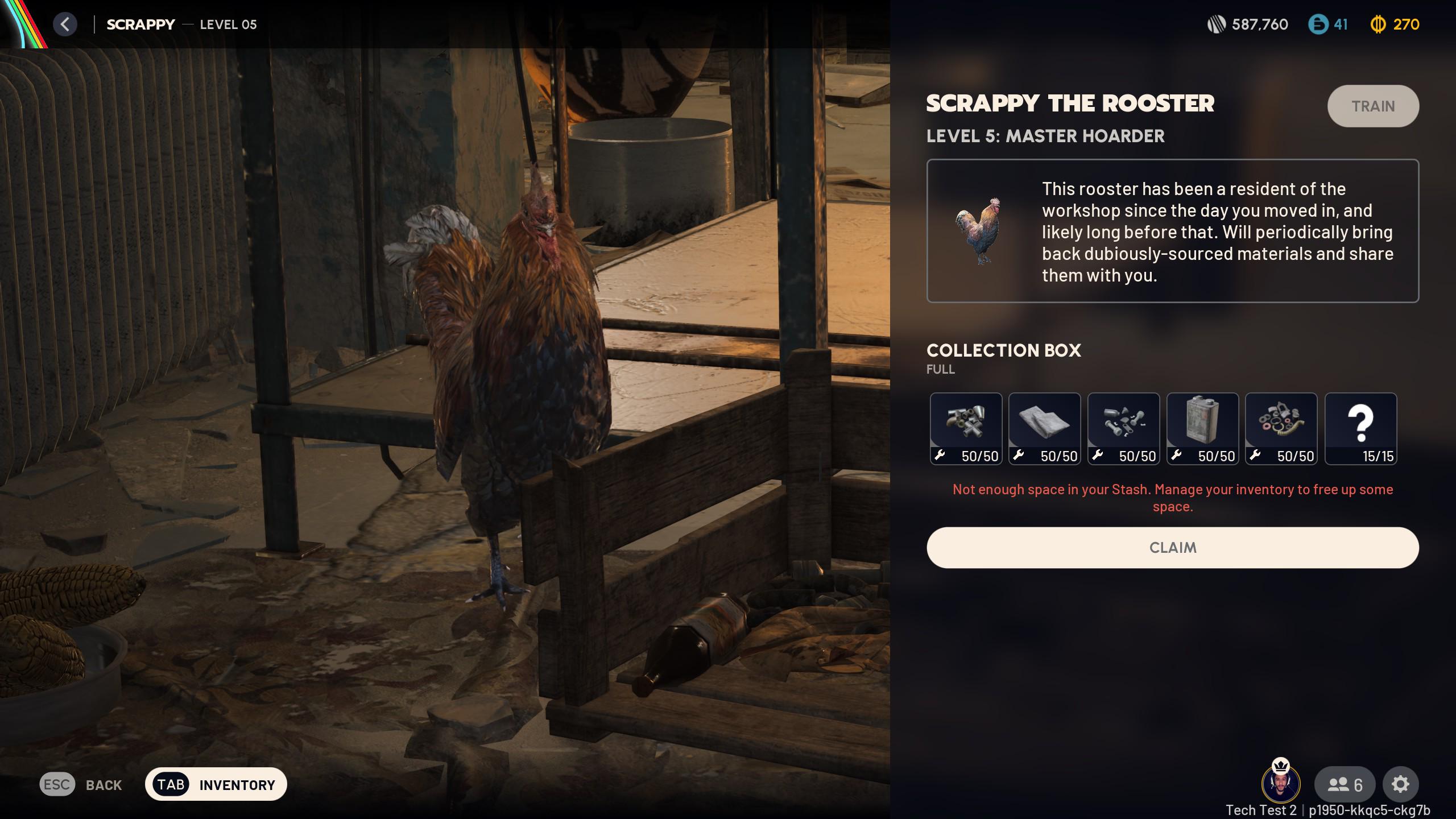
Task: Open the settings gear in the bottom-right corner
Action: click(x=1401, y=784)
